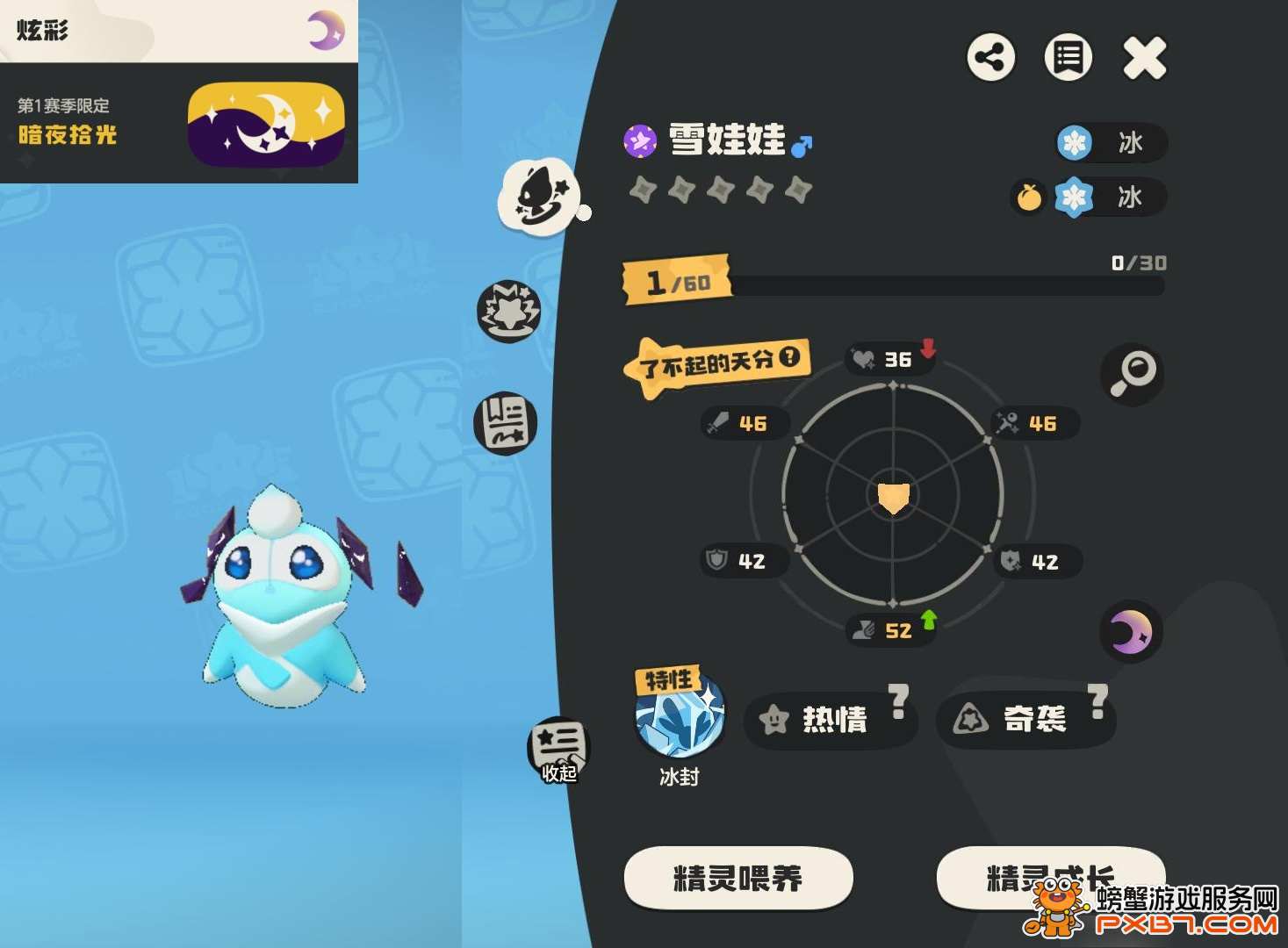Open the star-burst skill icon on the left
Image resolution: width=1288 pixels, height=948 pixels.
click(507, 311)
